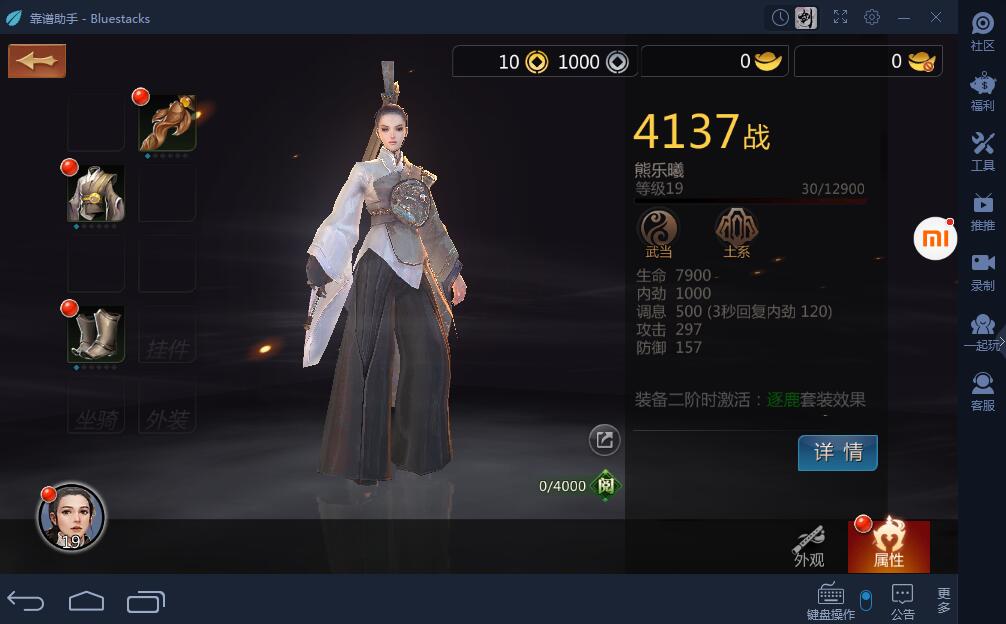Share character with the export icon
This screenshot has height=624, width=1006.
tap(604, 439)
